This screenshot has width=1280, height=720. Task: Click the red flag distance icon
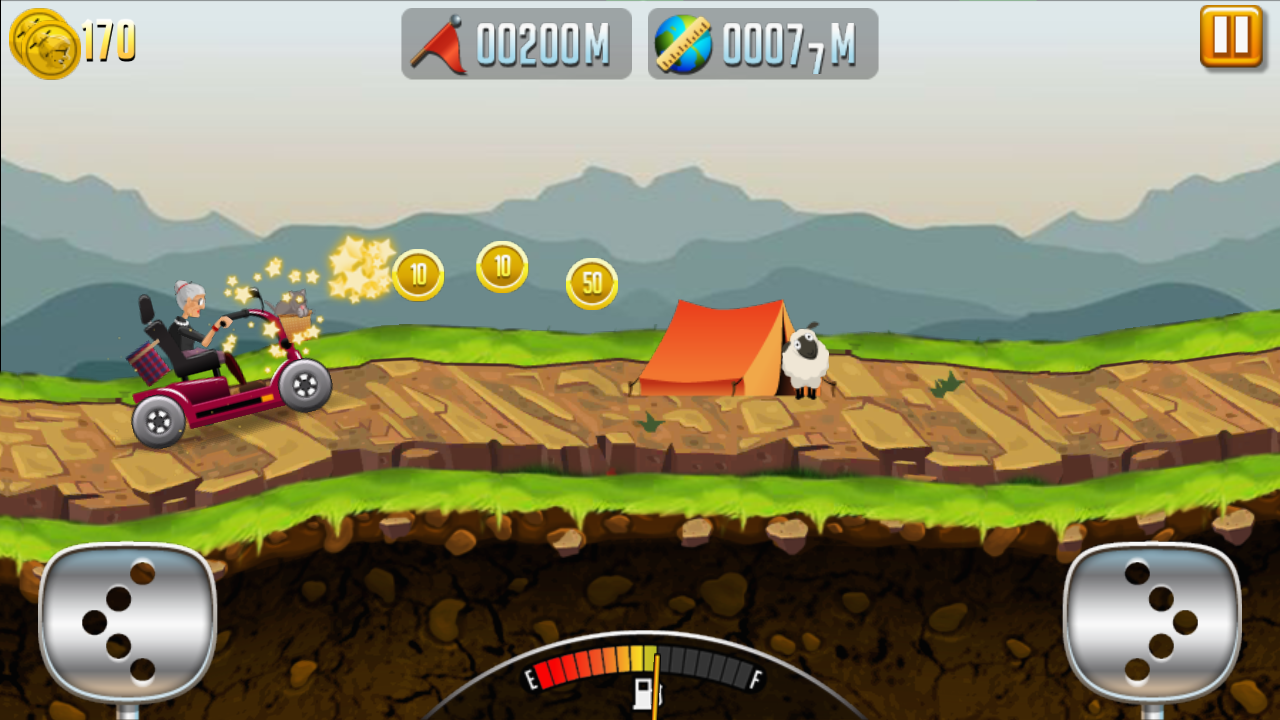click(440, 42)
